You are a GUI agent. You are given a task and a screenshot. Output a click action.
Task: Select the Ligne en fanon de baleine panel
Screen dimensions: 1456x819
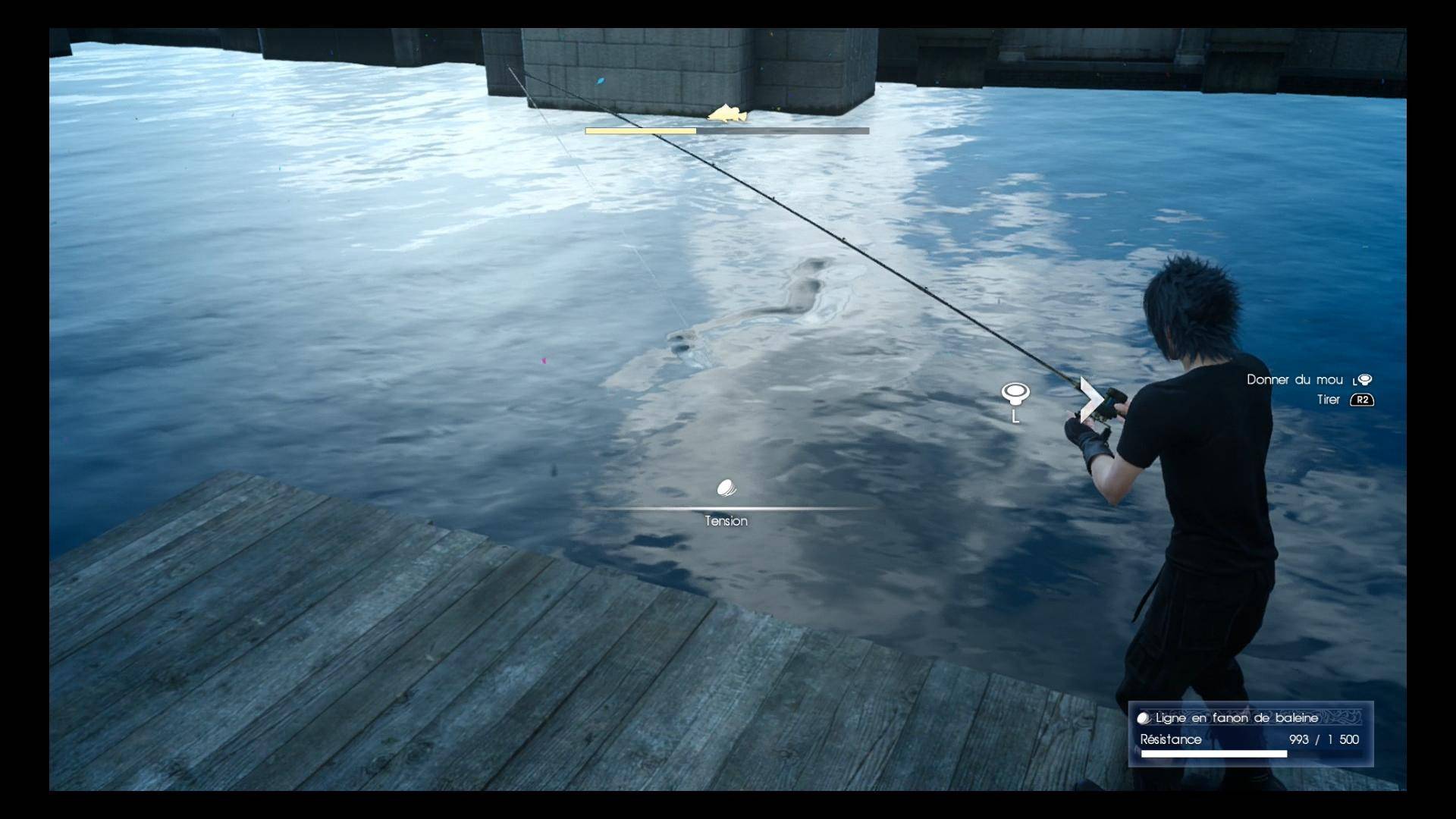[1250, 733]
